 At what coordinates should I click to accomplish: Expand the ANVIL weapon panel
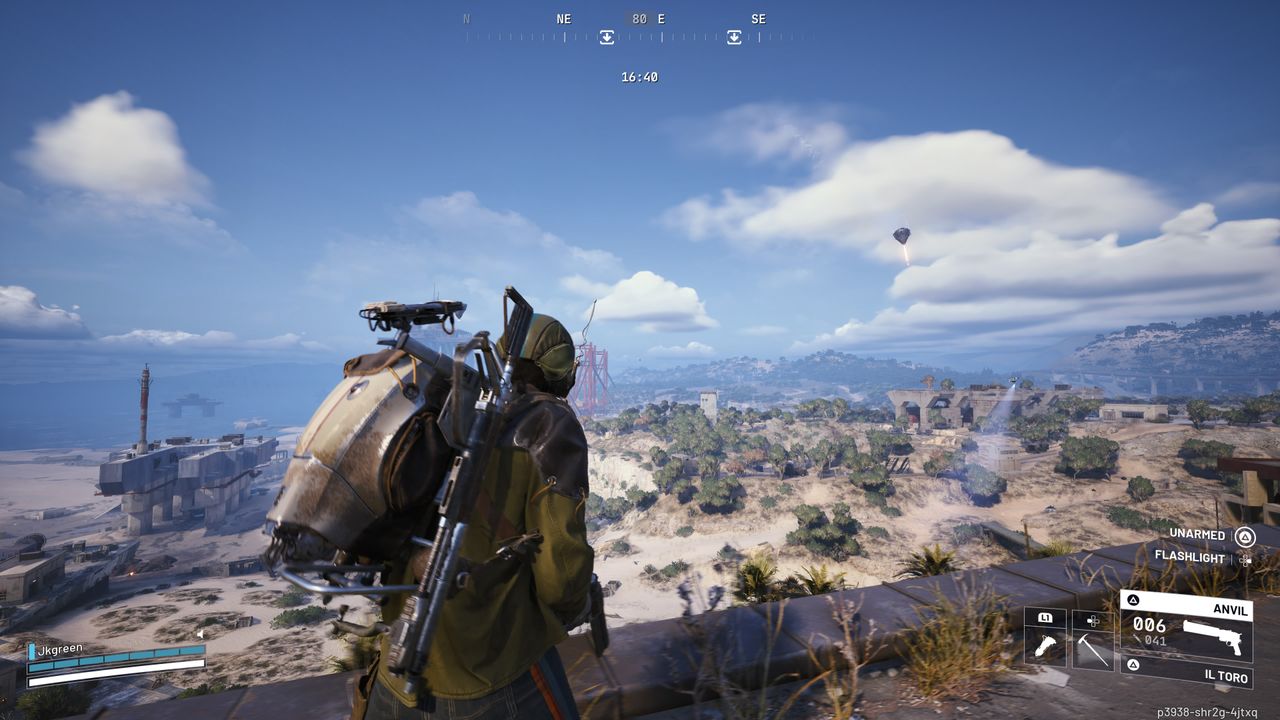tap(1230, 609)
